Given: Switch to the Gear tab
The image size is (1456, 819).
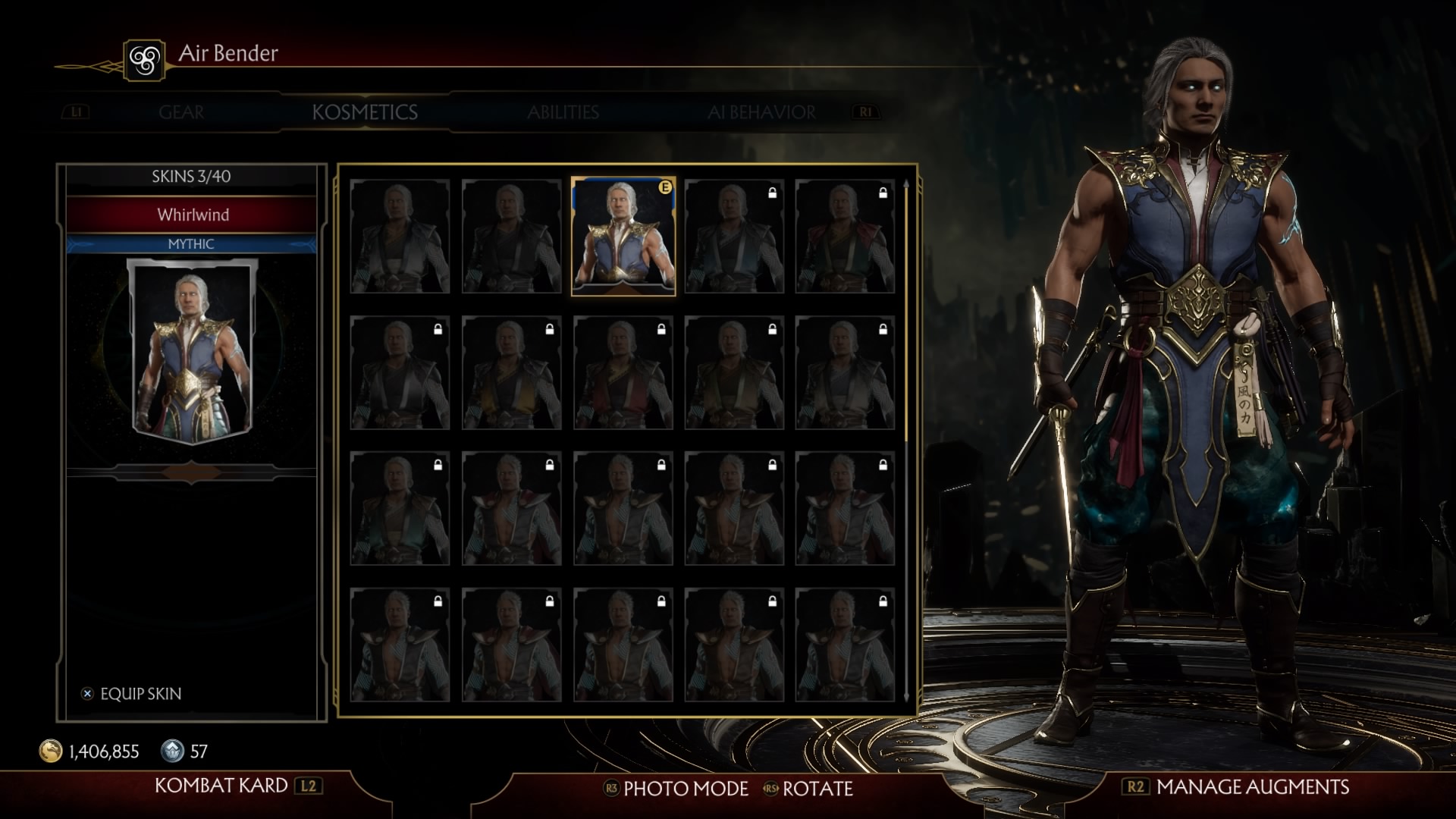Looking at the screenshot, I should pyautogui.click(x=181, y=112).
